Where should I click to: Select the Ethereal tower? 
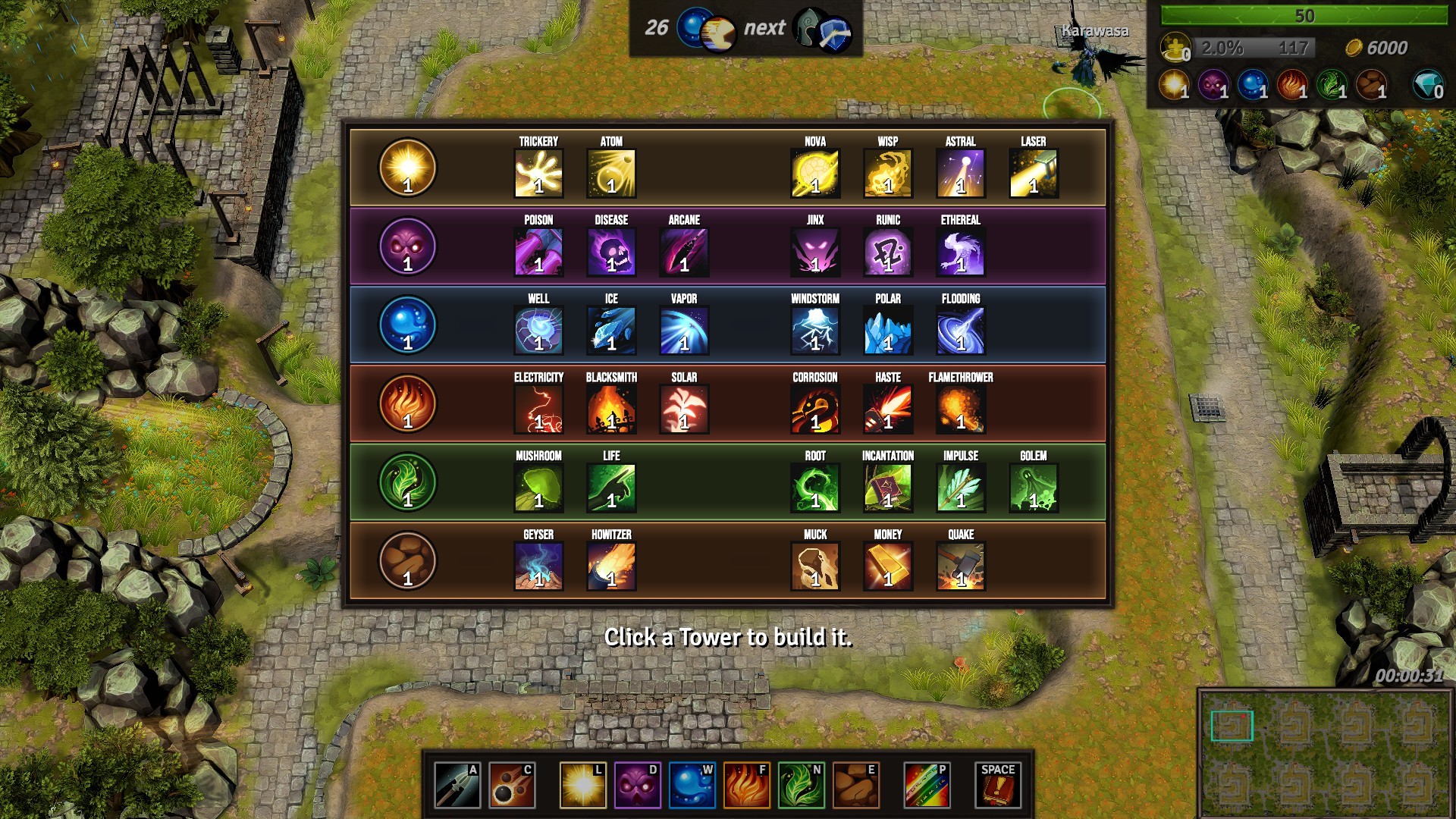[x=960, y=252]
